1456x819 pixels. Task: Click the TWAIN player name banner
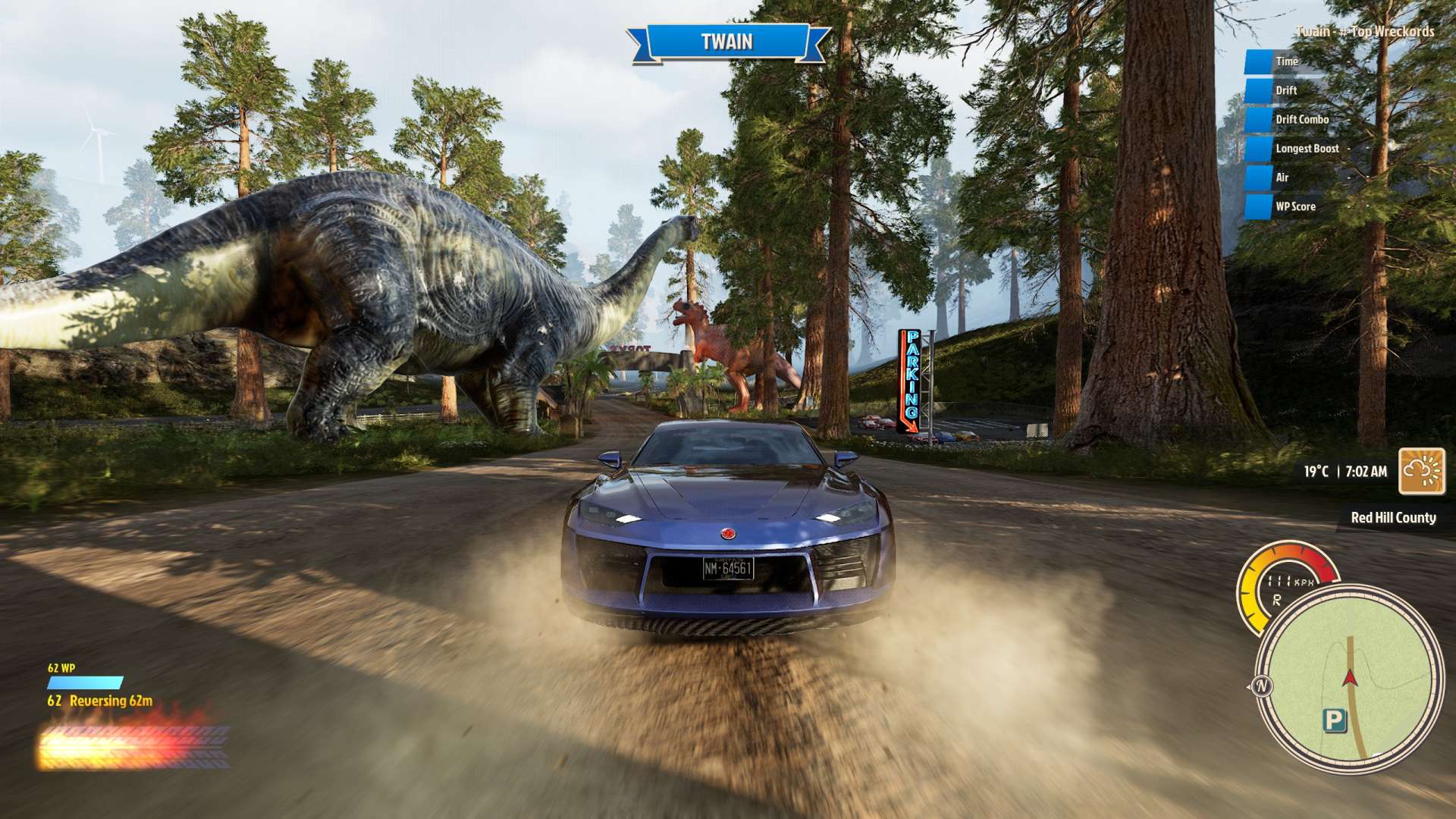pos(726,42)
